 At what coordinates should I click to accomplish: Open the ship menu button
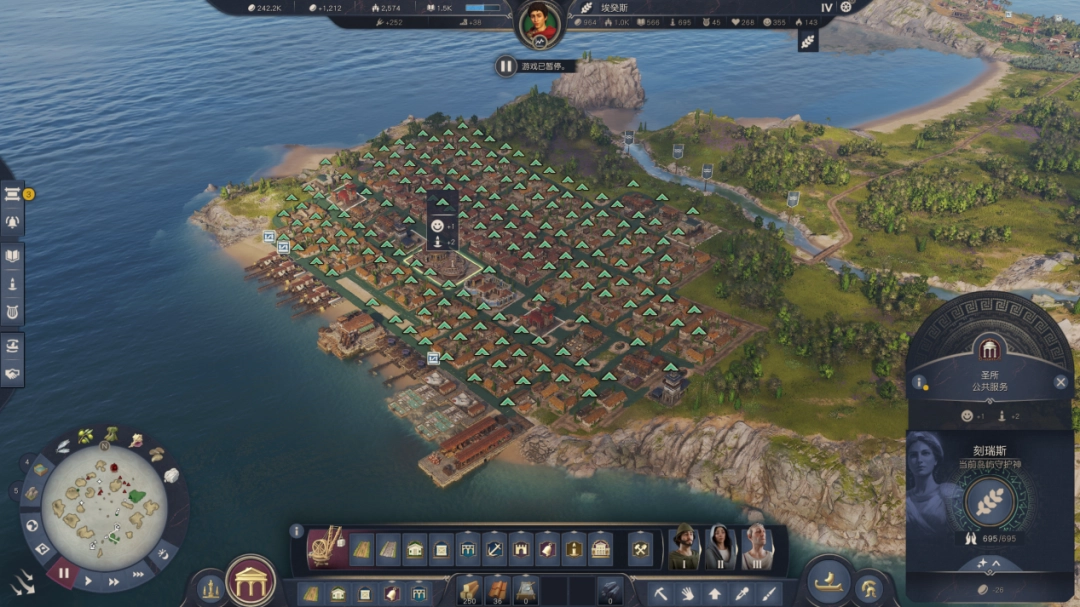click(828, 580)
